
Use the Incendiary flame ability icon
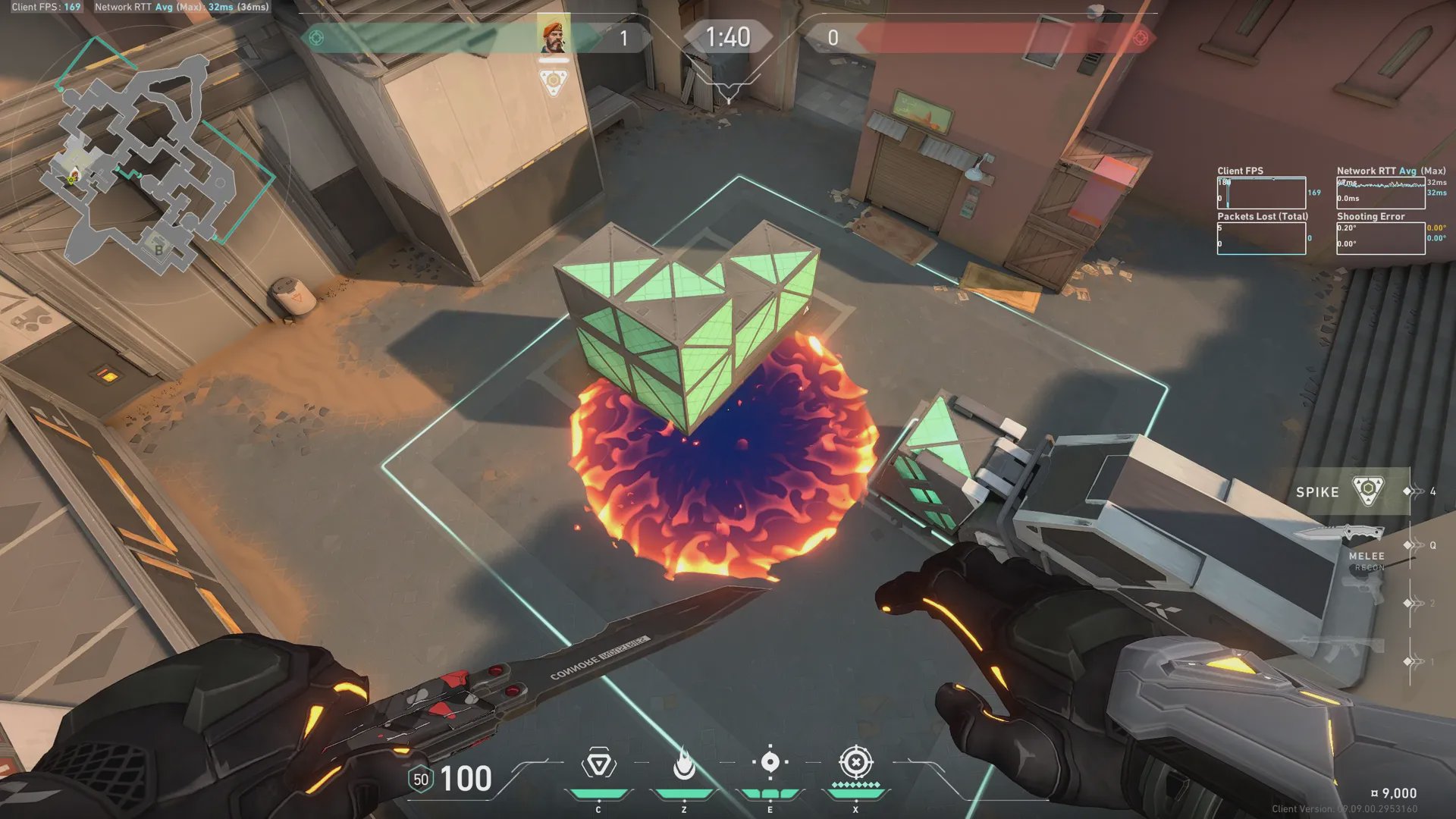684,764
